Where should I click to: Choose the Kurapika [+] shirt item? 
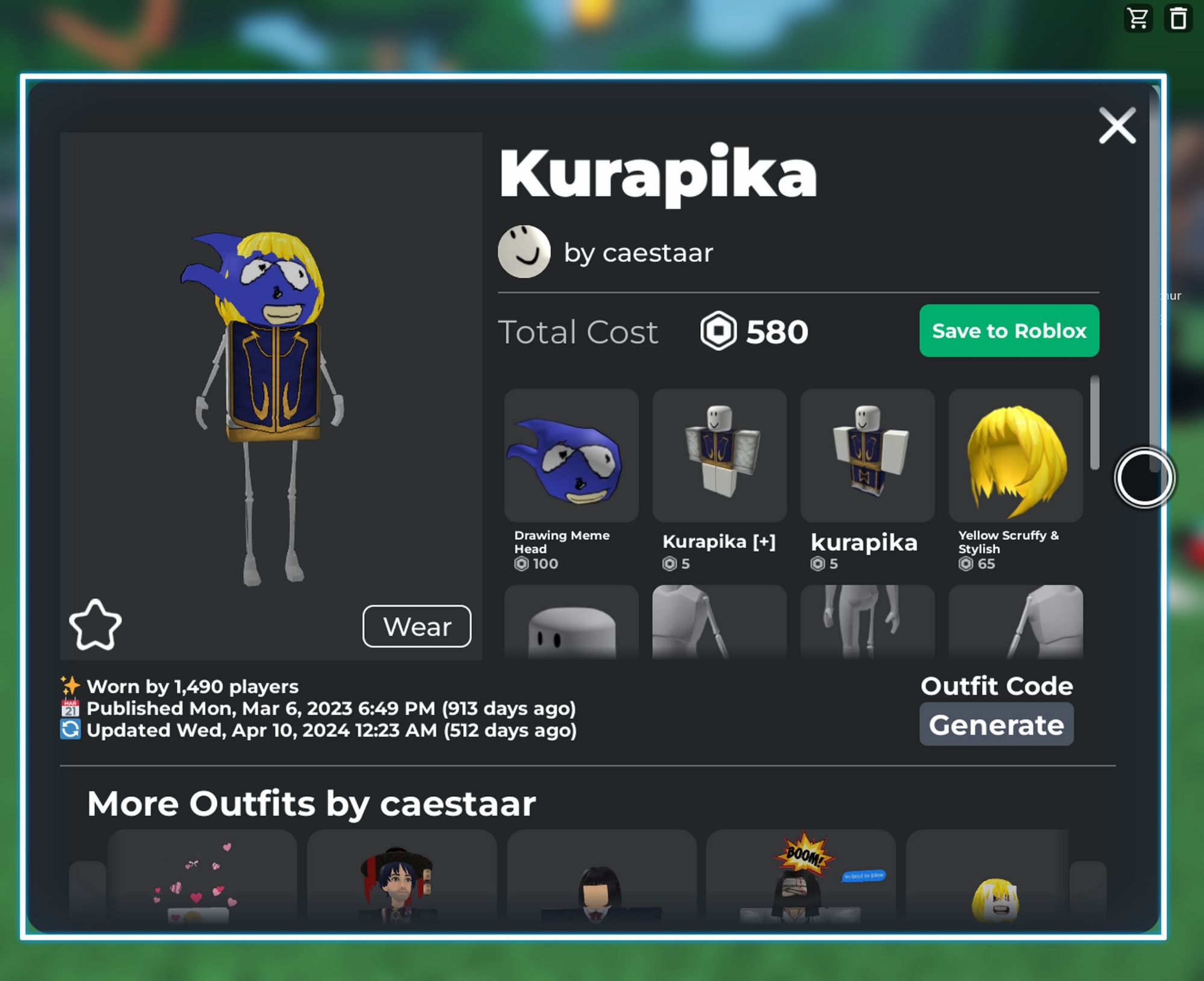coord(719,456)
